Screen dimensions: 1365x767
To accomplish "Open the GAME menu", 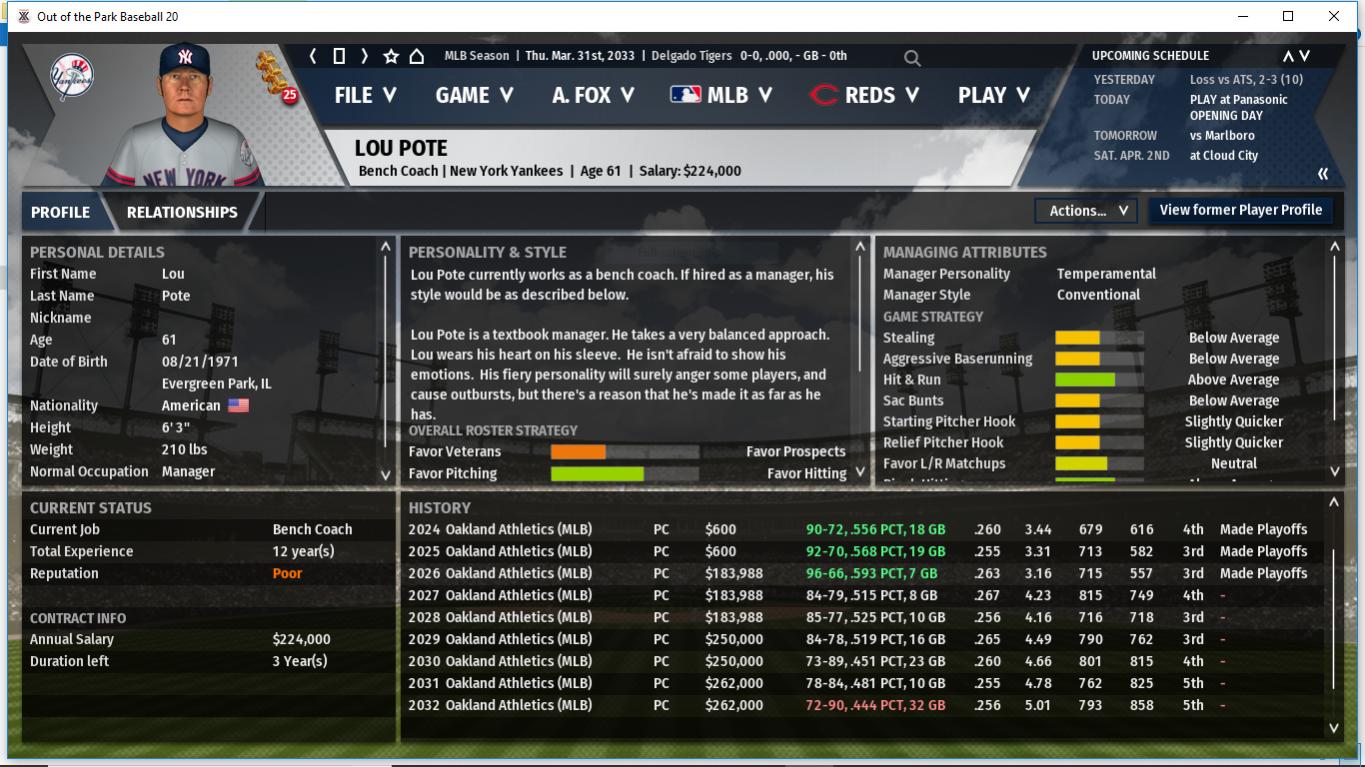I will [x=474, y=95].
